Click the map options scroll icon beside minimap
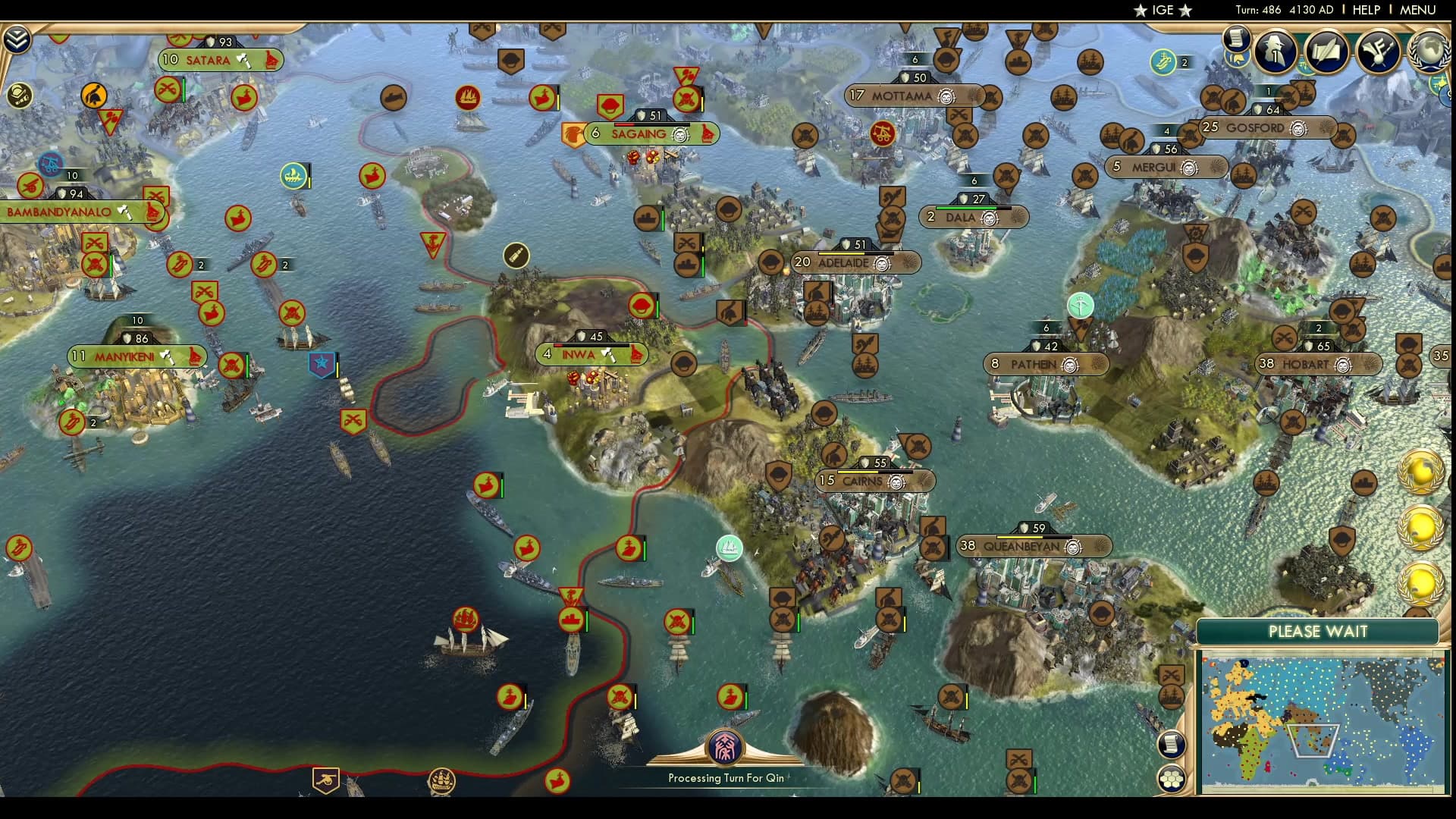Screen dimensions: 1456x819 1171,743
